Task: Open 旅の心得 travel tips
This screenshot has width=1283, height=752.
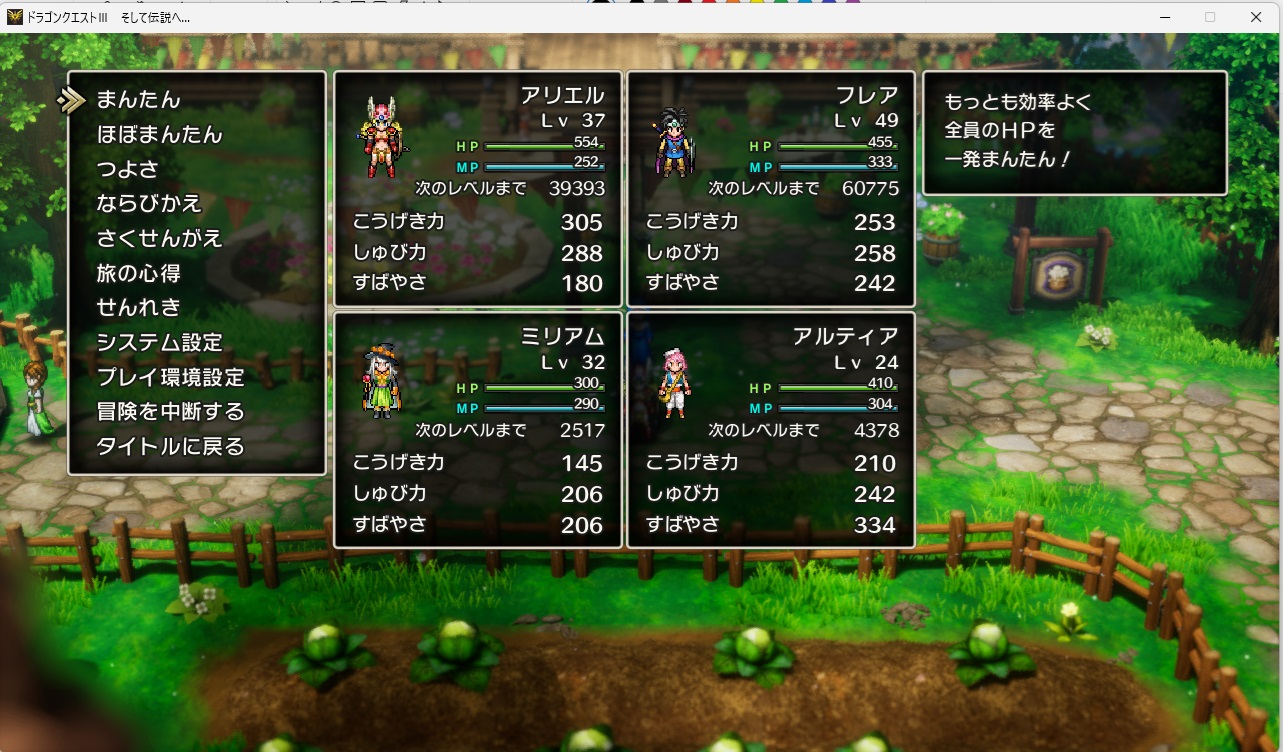Action: tap(138, 273)
